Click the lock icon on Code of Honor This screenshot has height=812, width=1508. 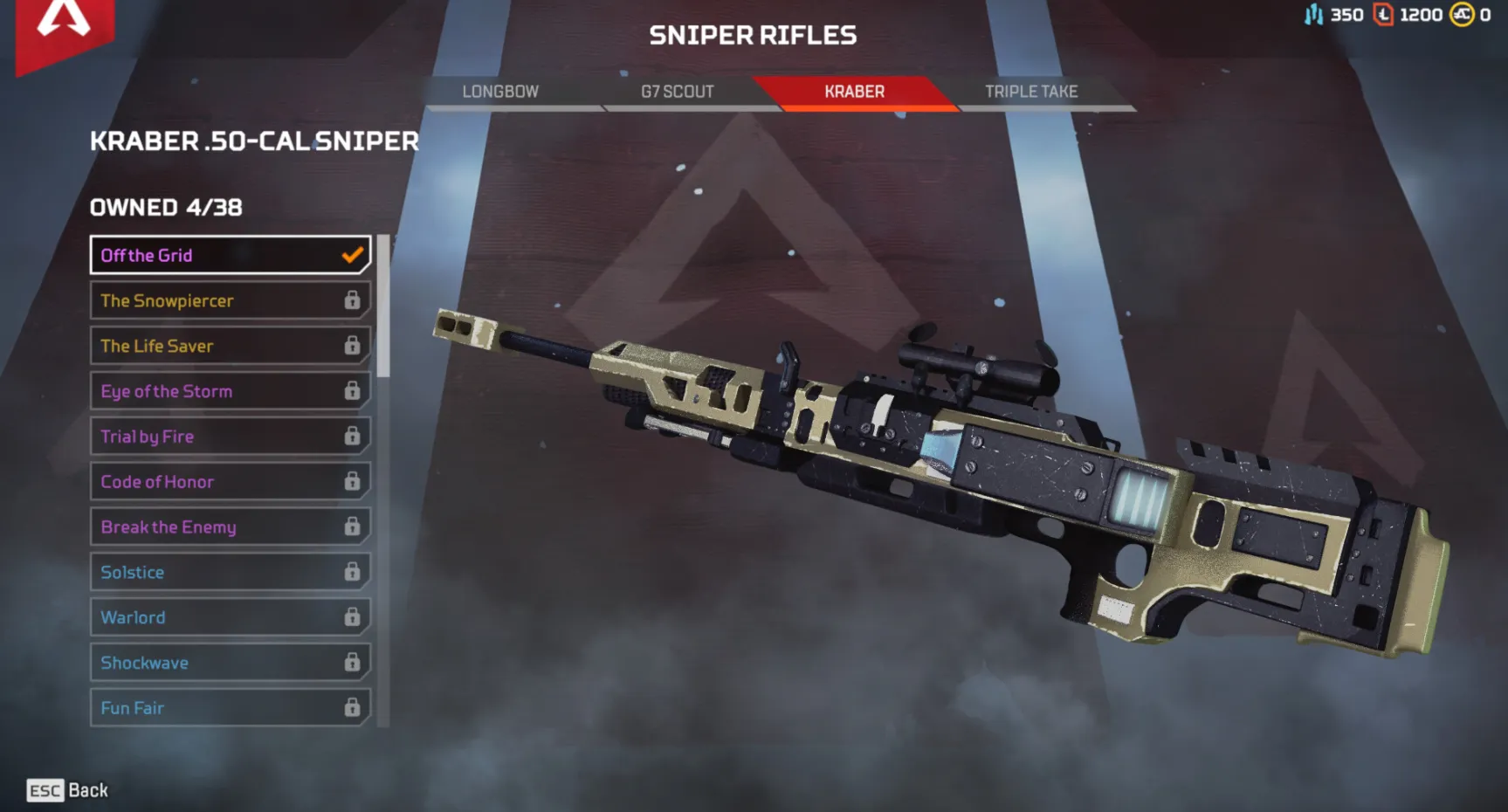point(353,481)
